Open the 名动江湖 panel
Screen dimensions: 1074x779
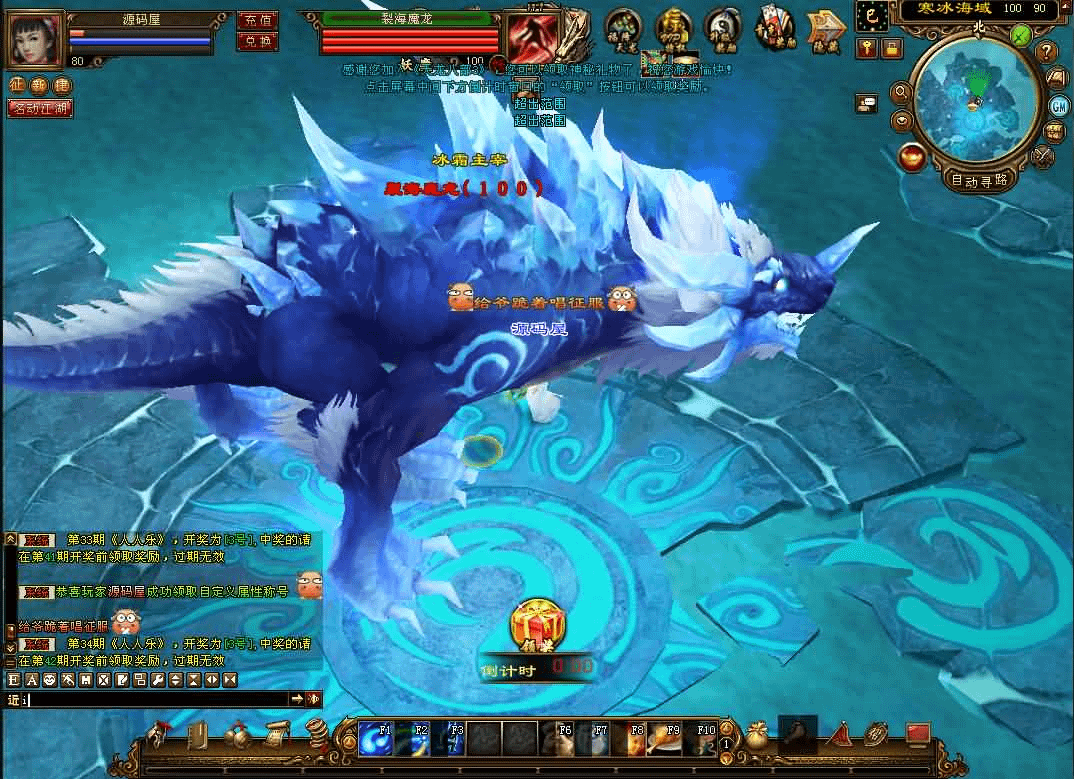click(40, 109)
